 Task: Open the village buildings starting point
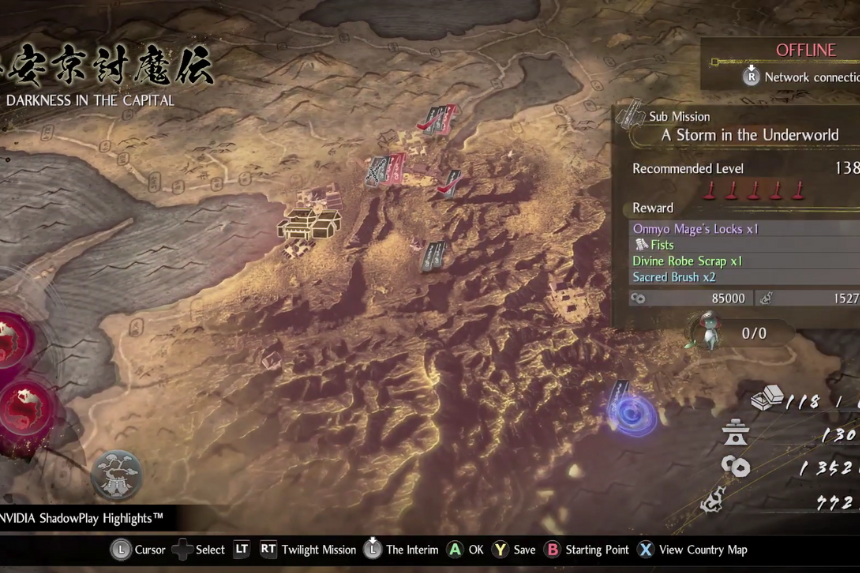click(x=310, y=223)
